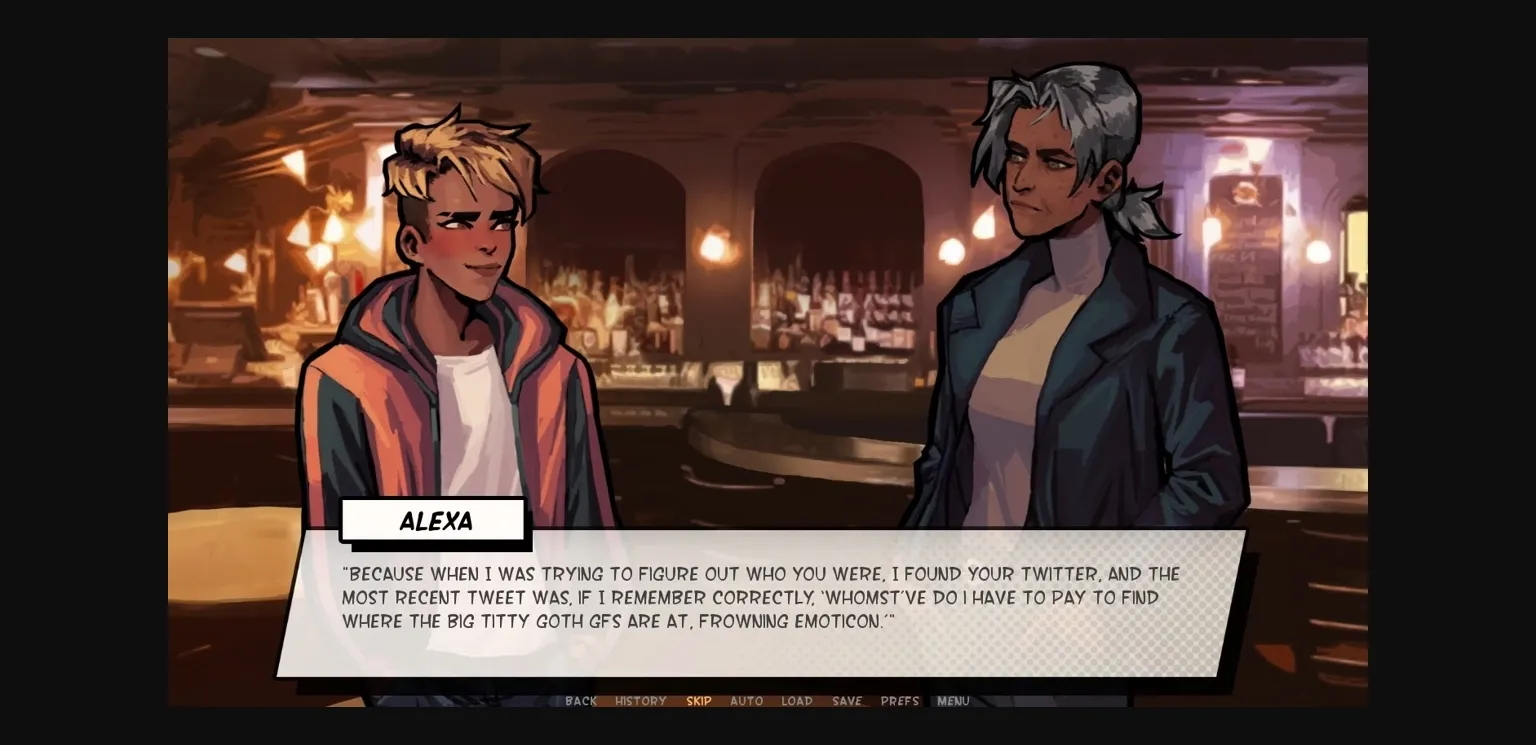Select the ALEXA name tag
Screen dimensions: 1536x745
click(x=435, y=520)
